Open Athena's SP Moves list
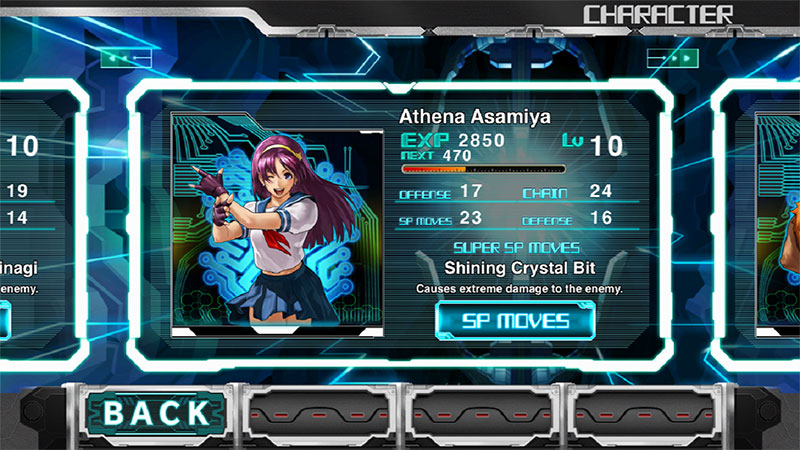The height and width of the screenshot is (450, 800). tap(515, 321)
